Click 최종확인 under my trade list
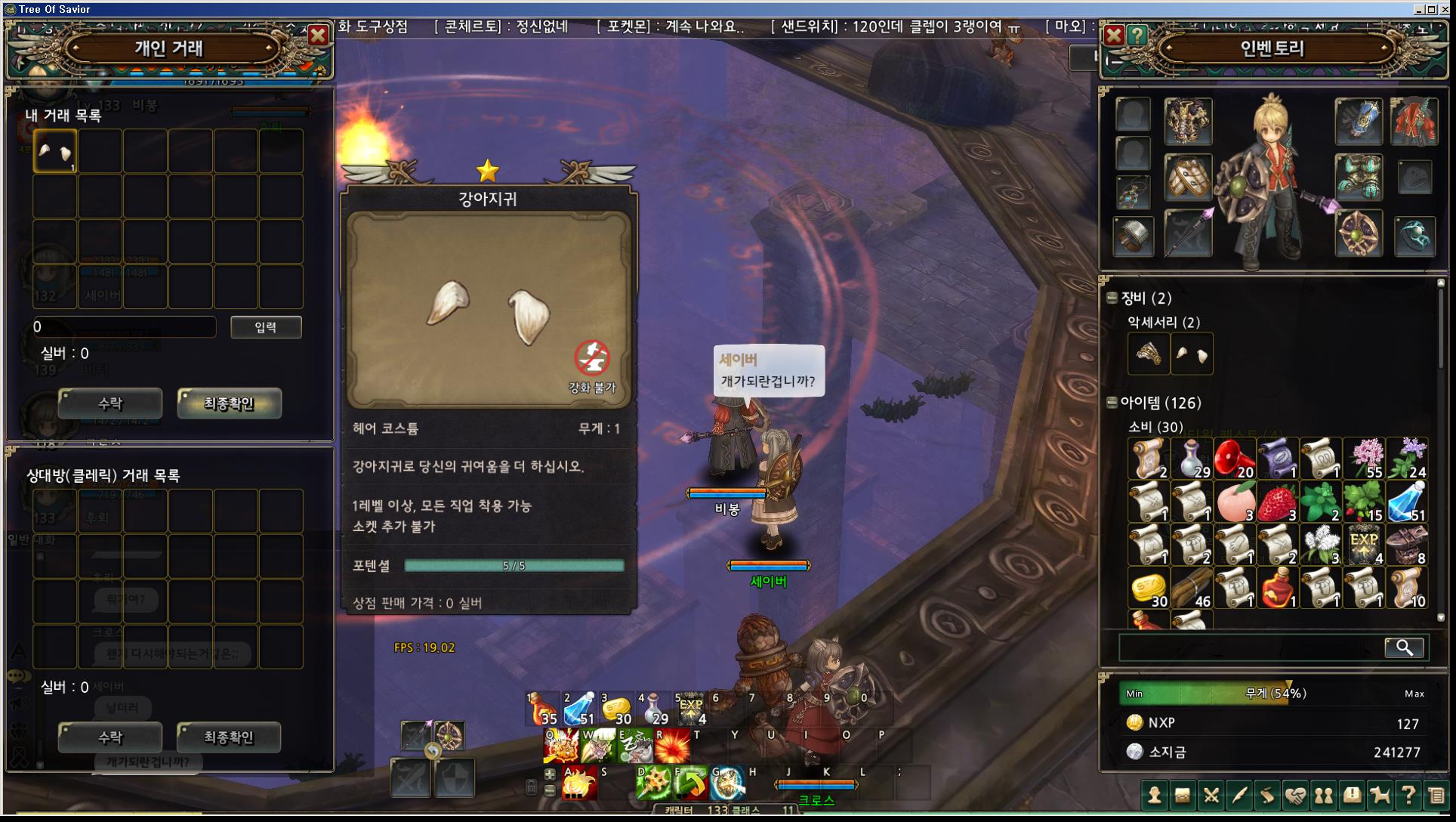Screen dimensions: 1456x822 [229, 403]
